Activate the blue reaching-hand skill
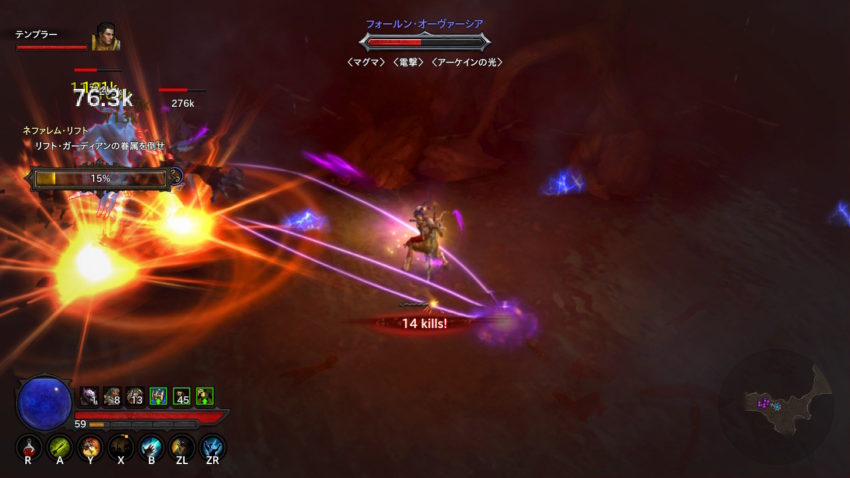Viewport: 850px width, 478px height. point(151,447)
